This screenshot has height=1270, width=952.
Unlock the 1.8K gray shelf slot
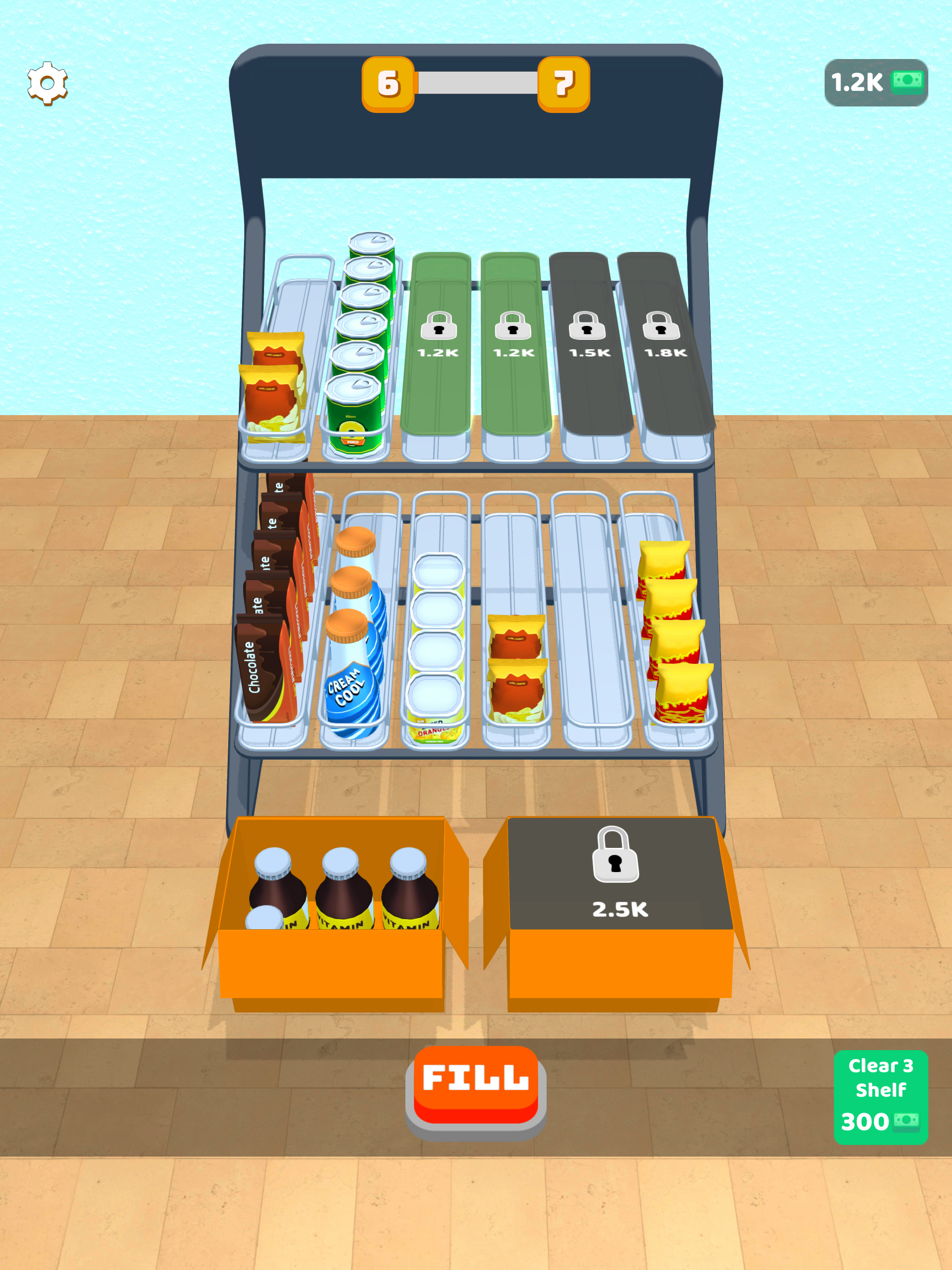point(661,339)
